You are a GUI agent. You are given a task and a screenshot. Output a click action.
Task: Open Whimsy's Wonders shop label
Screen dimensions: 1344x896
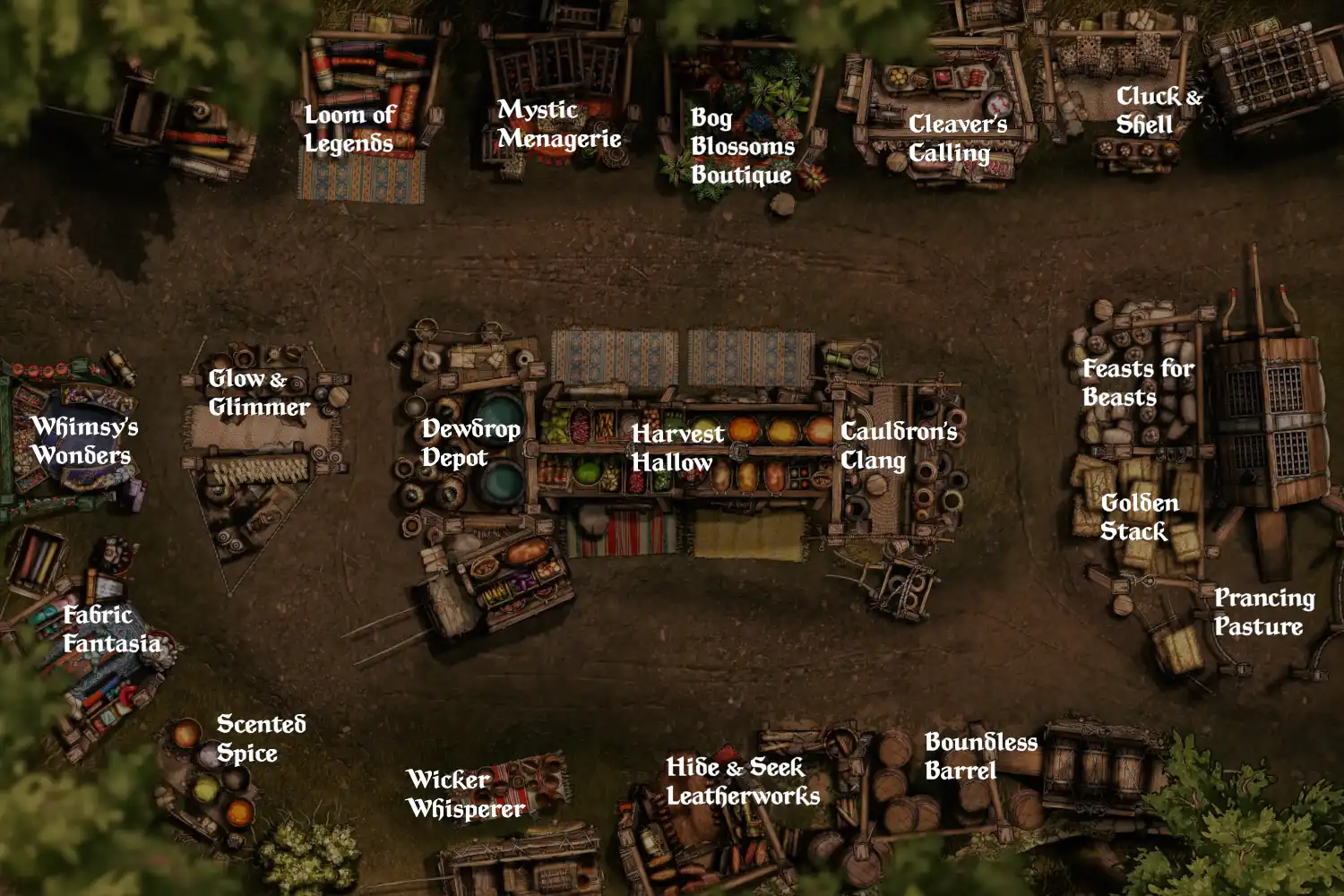click(x=84, y=440)
